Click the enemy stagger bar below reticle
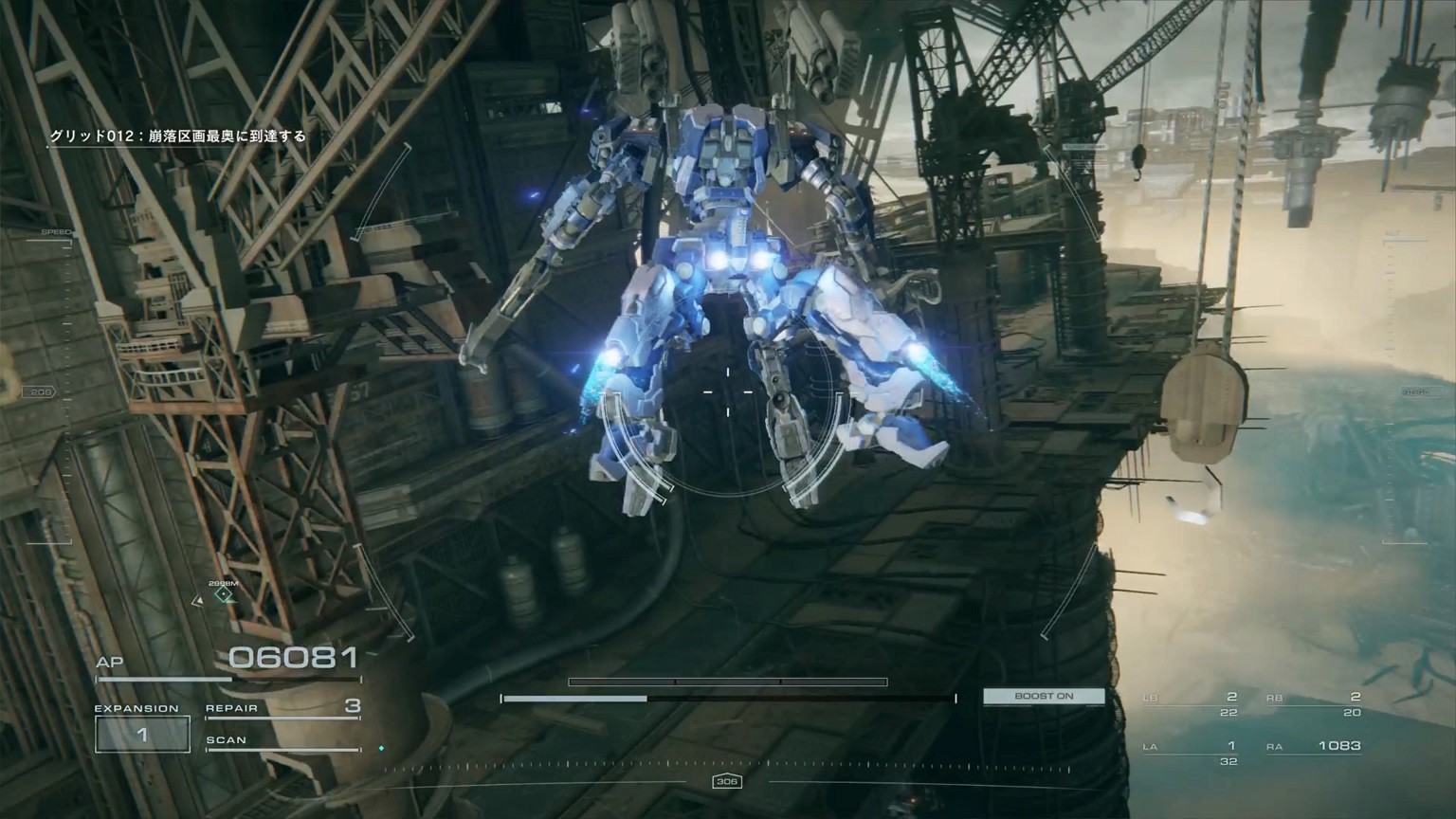Viewport: 1456px width, 819px height. 727,682
